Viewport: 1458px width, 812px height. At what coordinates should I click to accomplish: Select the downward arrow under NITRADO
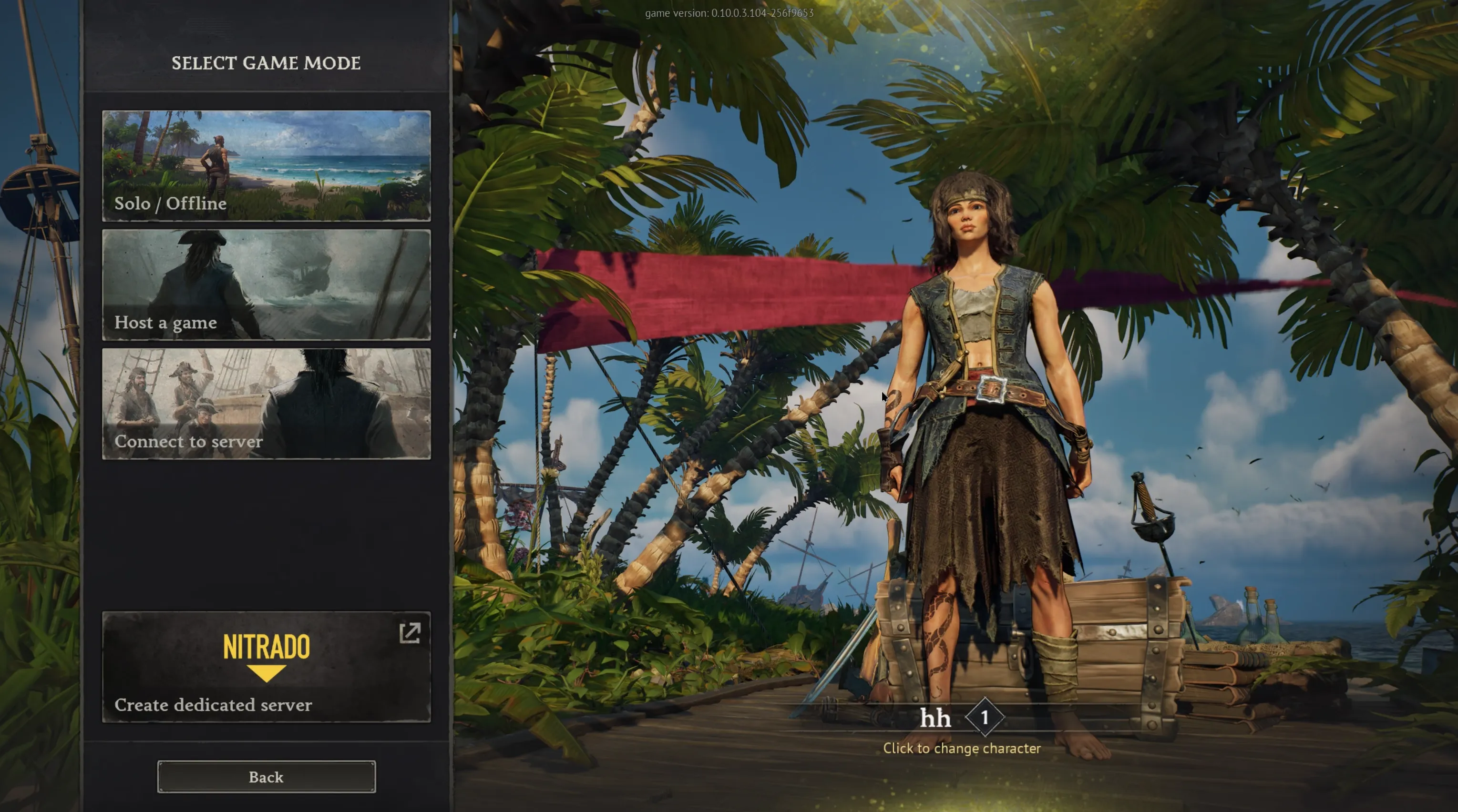[x=266, y=673]
